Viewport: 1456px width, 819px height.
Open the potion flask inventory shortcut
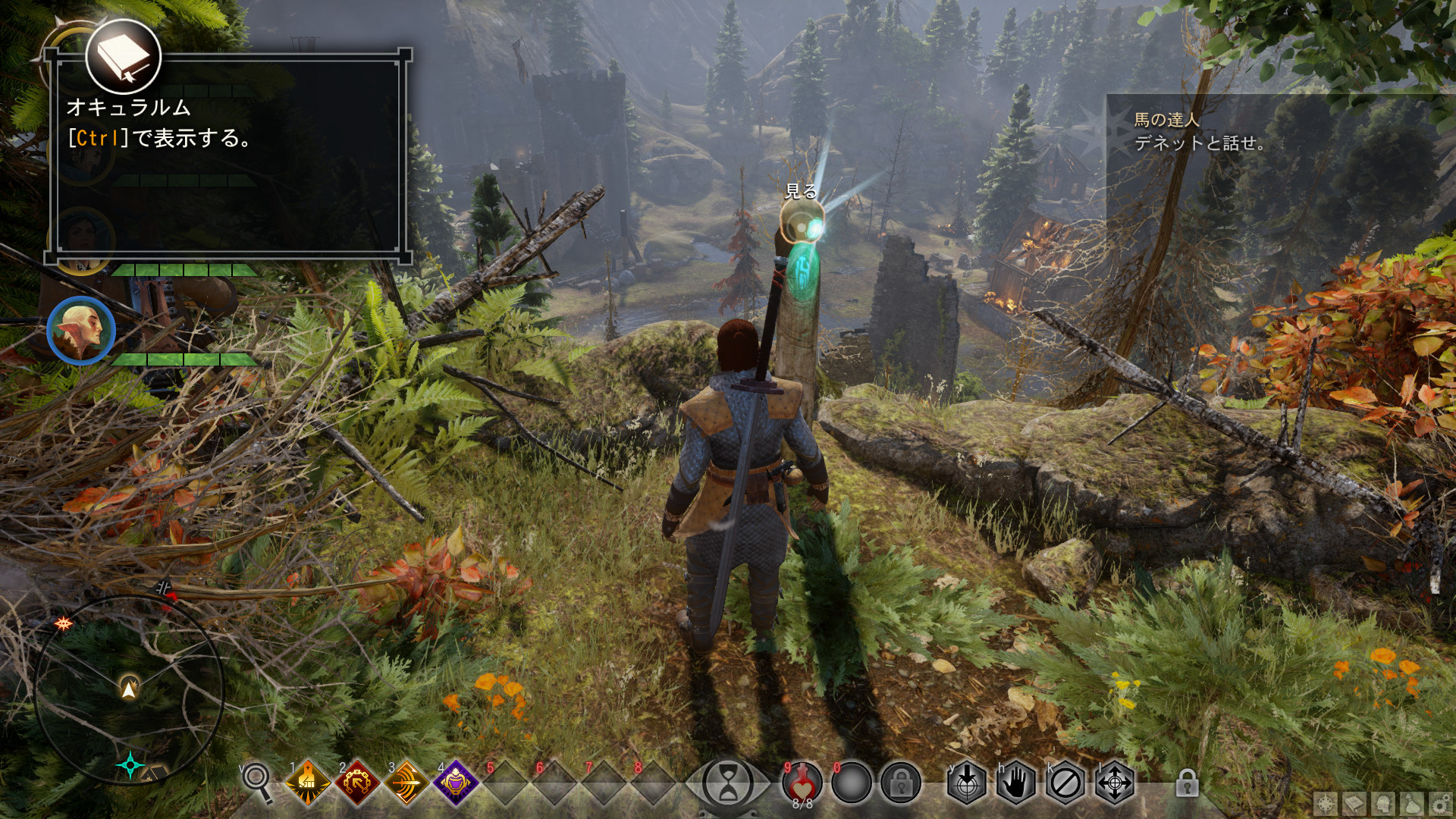(x=1412, y=804)
